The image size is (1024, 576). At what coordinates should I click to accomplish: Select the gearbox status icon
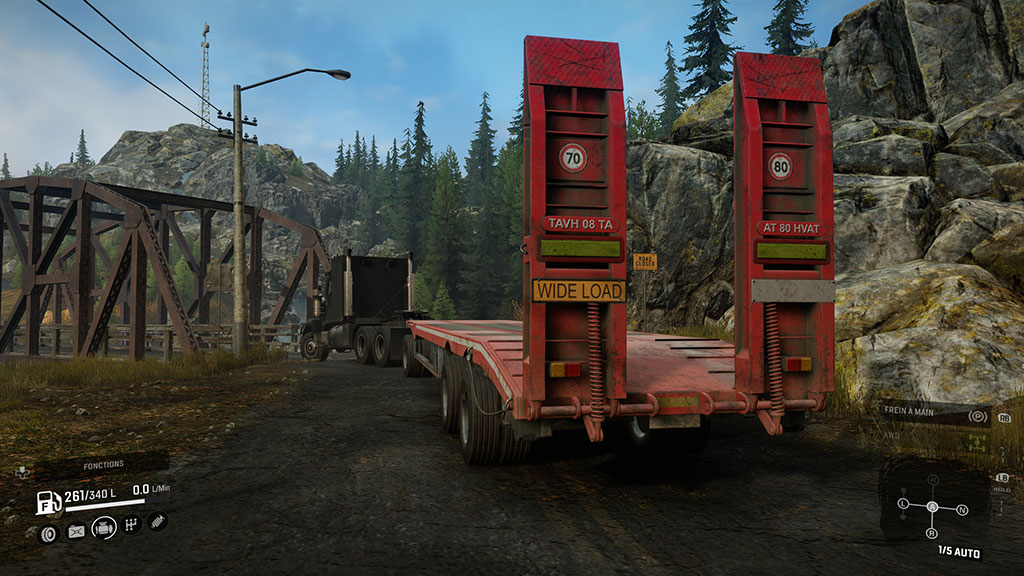(x=131, y=525)
